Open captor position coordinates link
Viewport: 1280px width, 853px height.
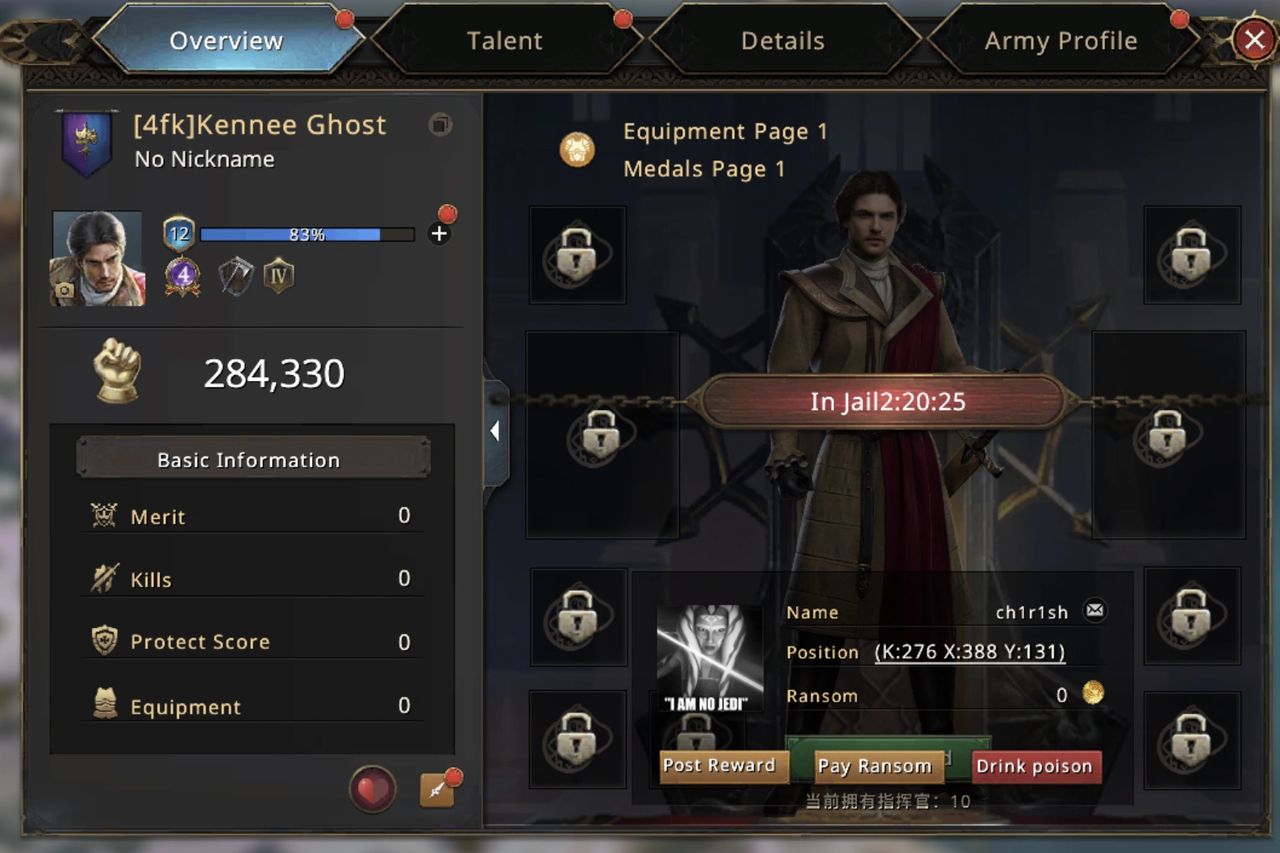point(969,652)
